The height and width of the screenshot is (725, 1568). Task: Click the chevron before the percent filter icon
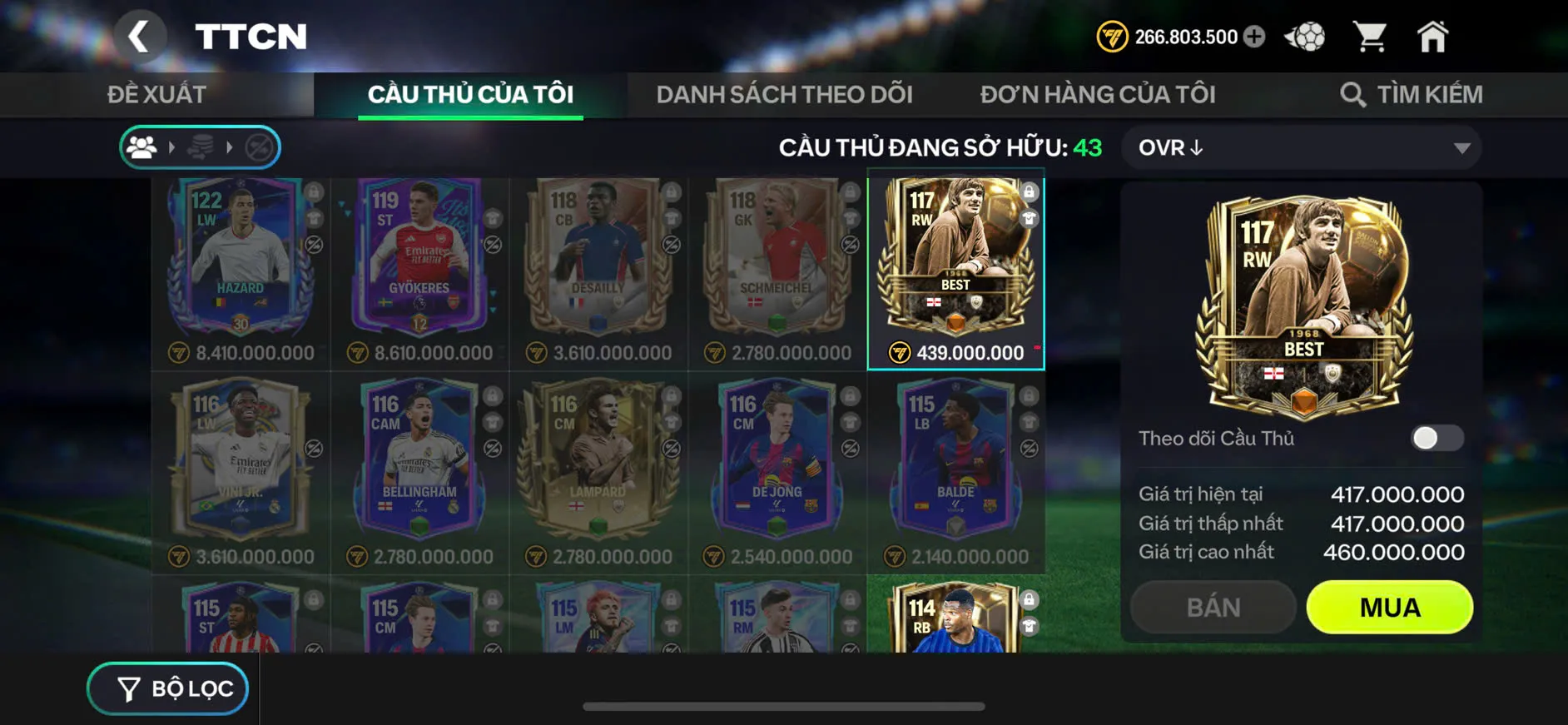coord(231,147)
